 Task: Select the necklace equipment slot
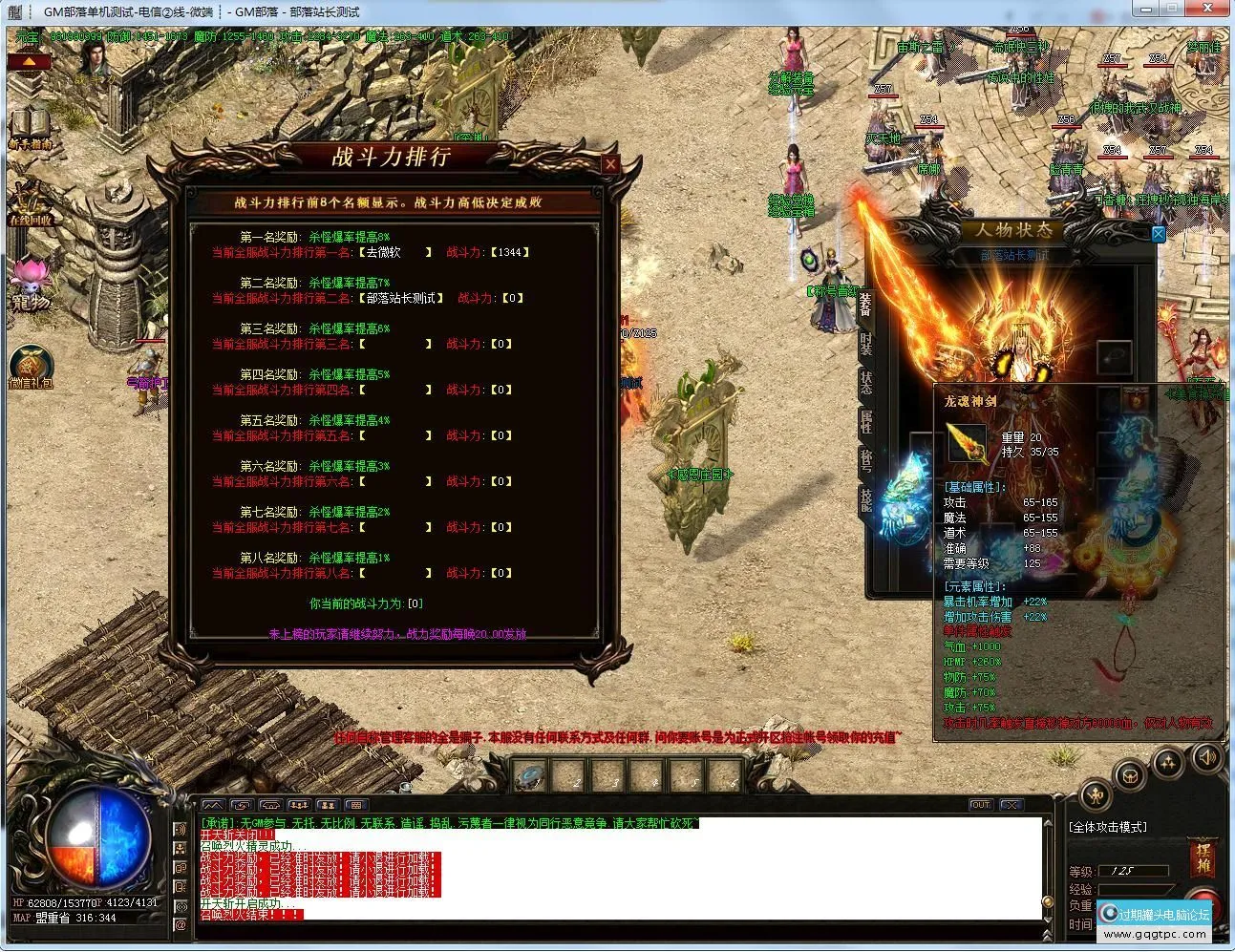[x=1114, y=356]
